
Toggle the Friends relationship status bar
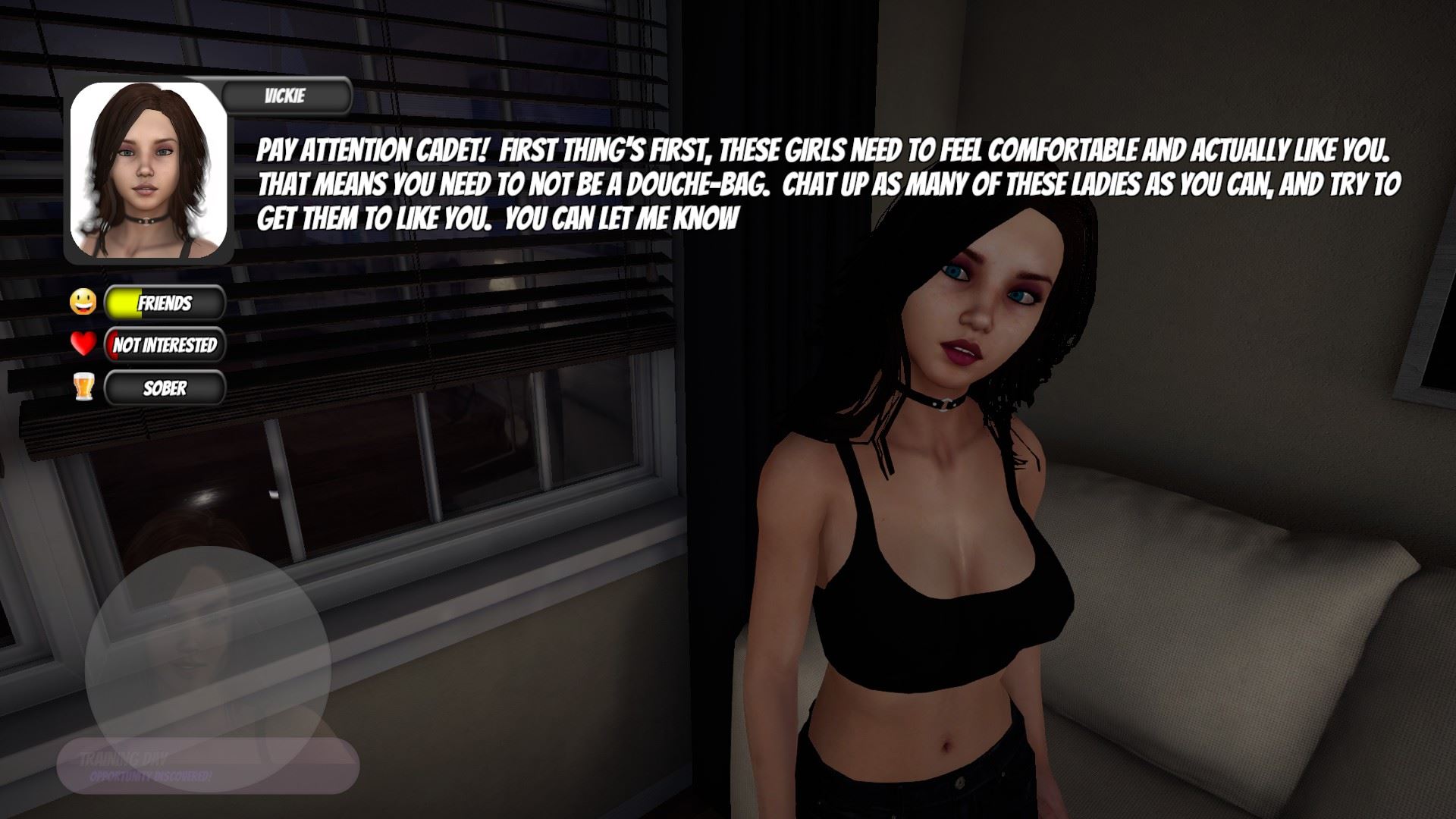coord(165,303)
